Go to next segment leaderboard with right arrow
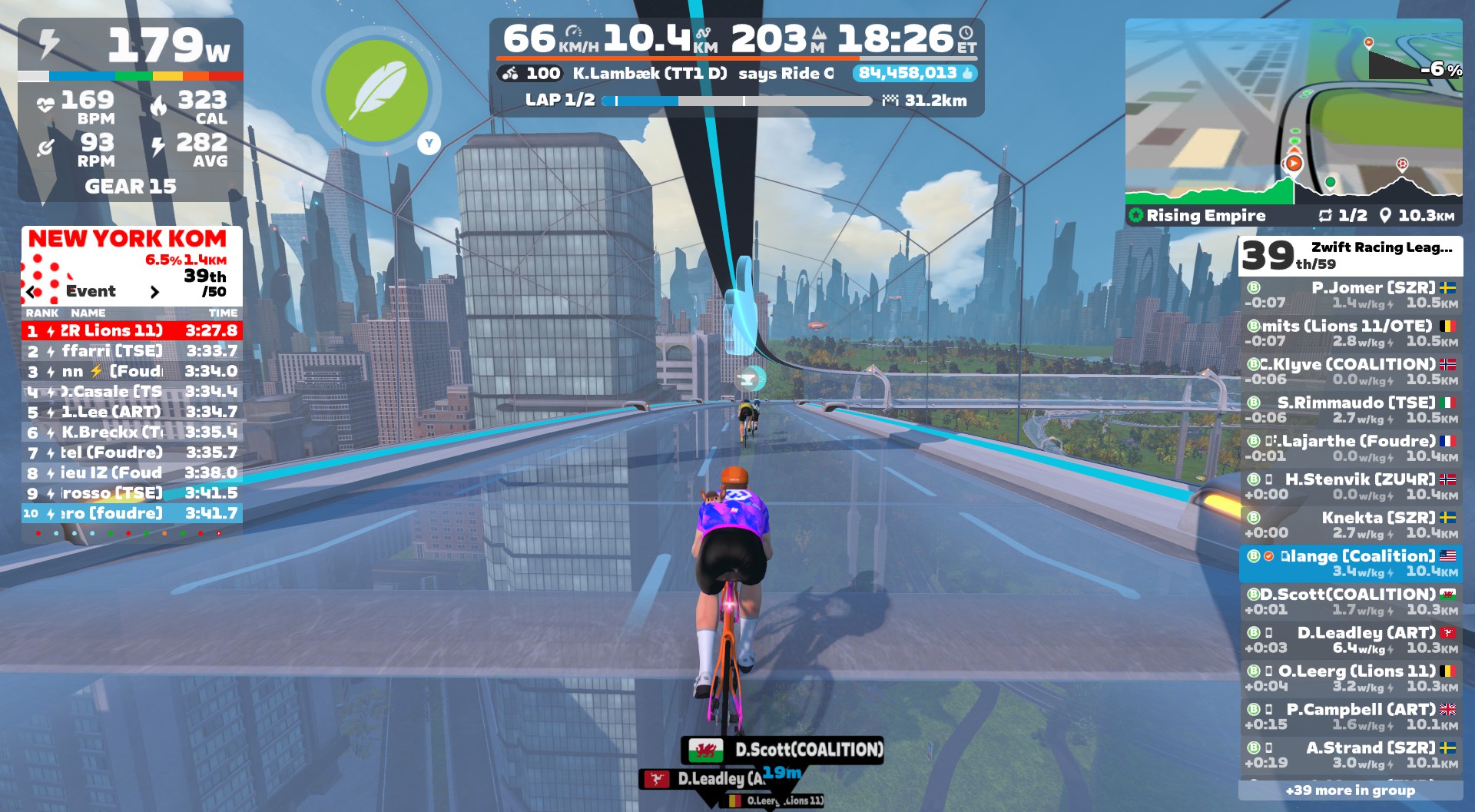The height and width of the screenshot is (812, 1475). point(155,292)
